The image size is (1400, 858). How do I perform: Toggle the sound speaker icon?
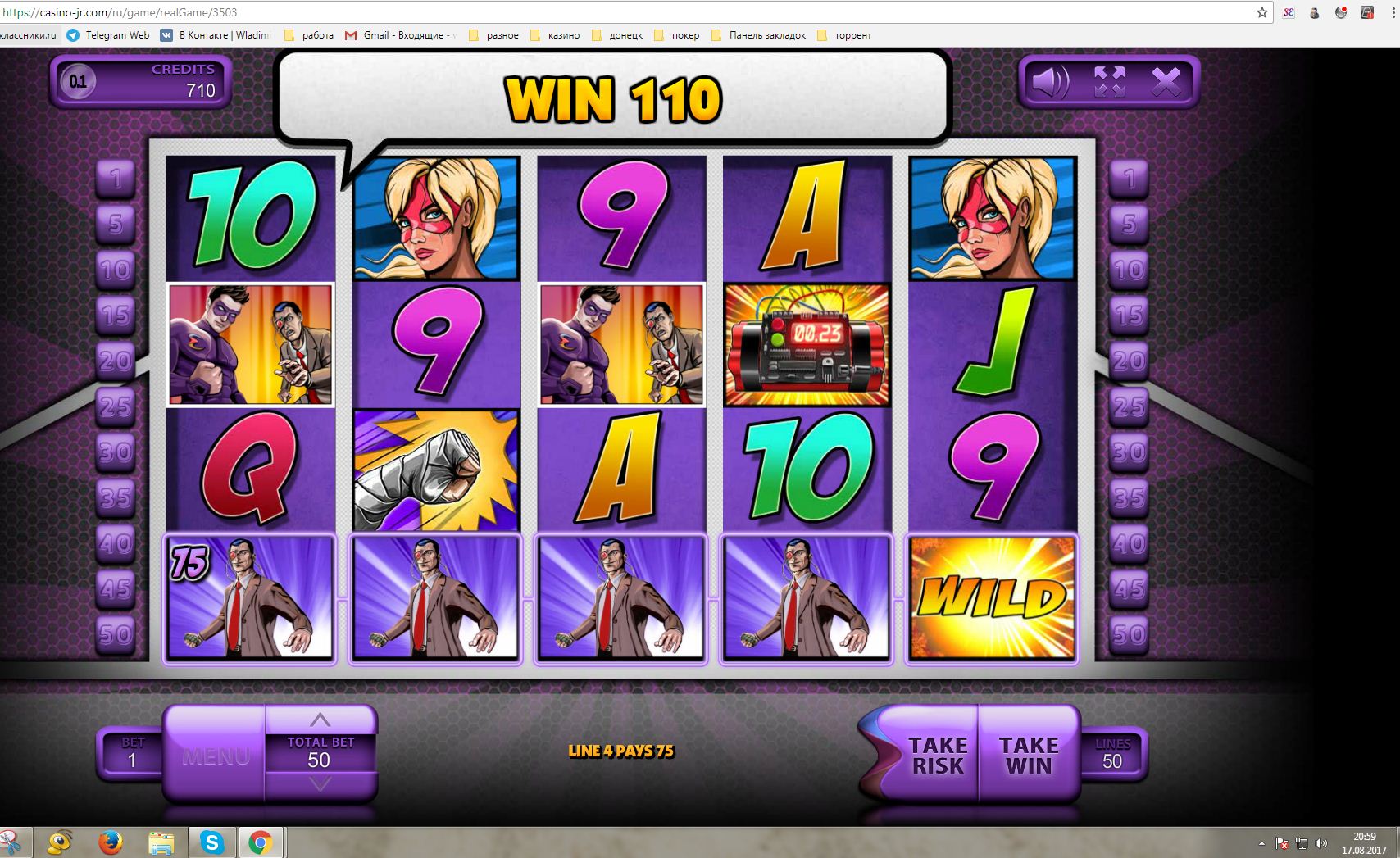1050,82
